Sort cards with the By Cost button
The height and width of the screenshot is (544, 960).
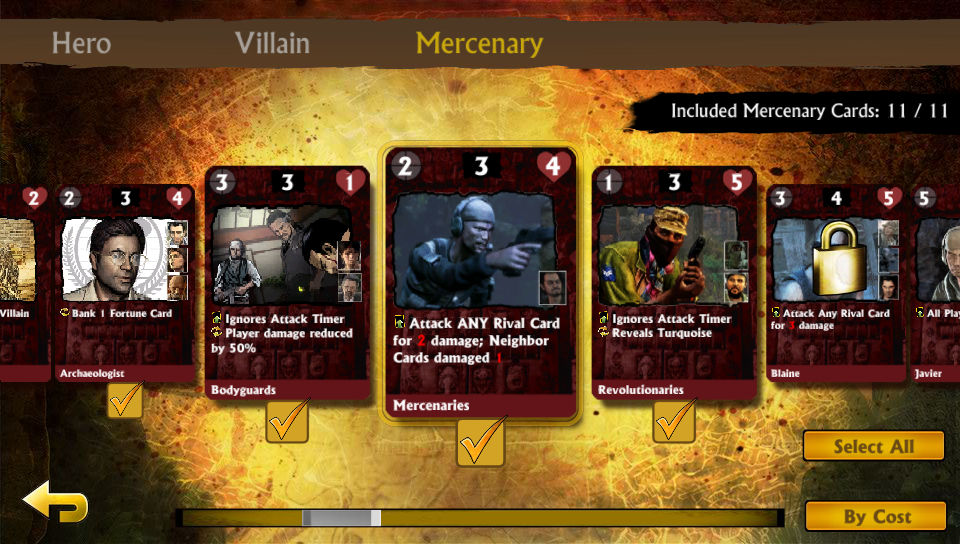pos(876,516)
